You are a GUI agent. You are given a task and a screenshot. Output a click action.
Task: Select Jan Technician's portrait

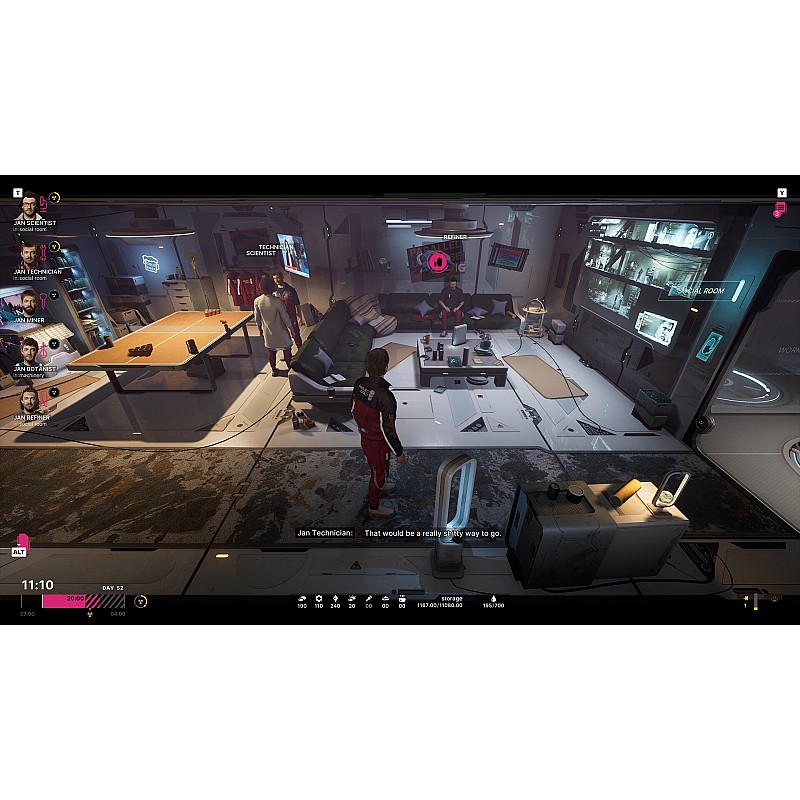pos(27,253)
